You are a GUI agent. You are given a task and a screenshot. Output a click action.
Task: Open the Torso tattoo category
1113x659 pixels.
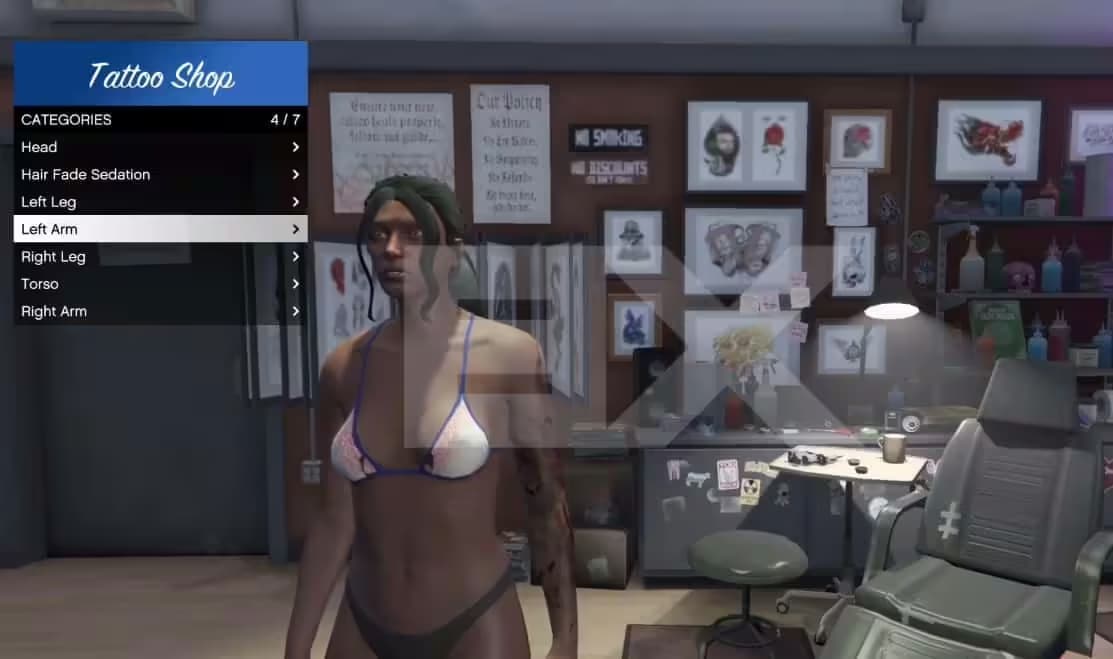pyautogui.click(x=160, y=284)
